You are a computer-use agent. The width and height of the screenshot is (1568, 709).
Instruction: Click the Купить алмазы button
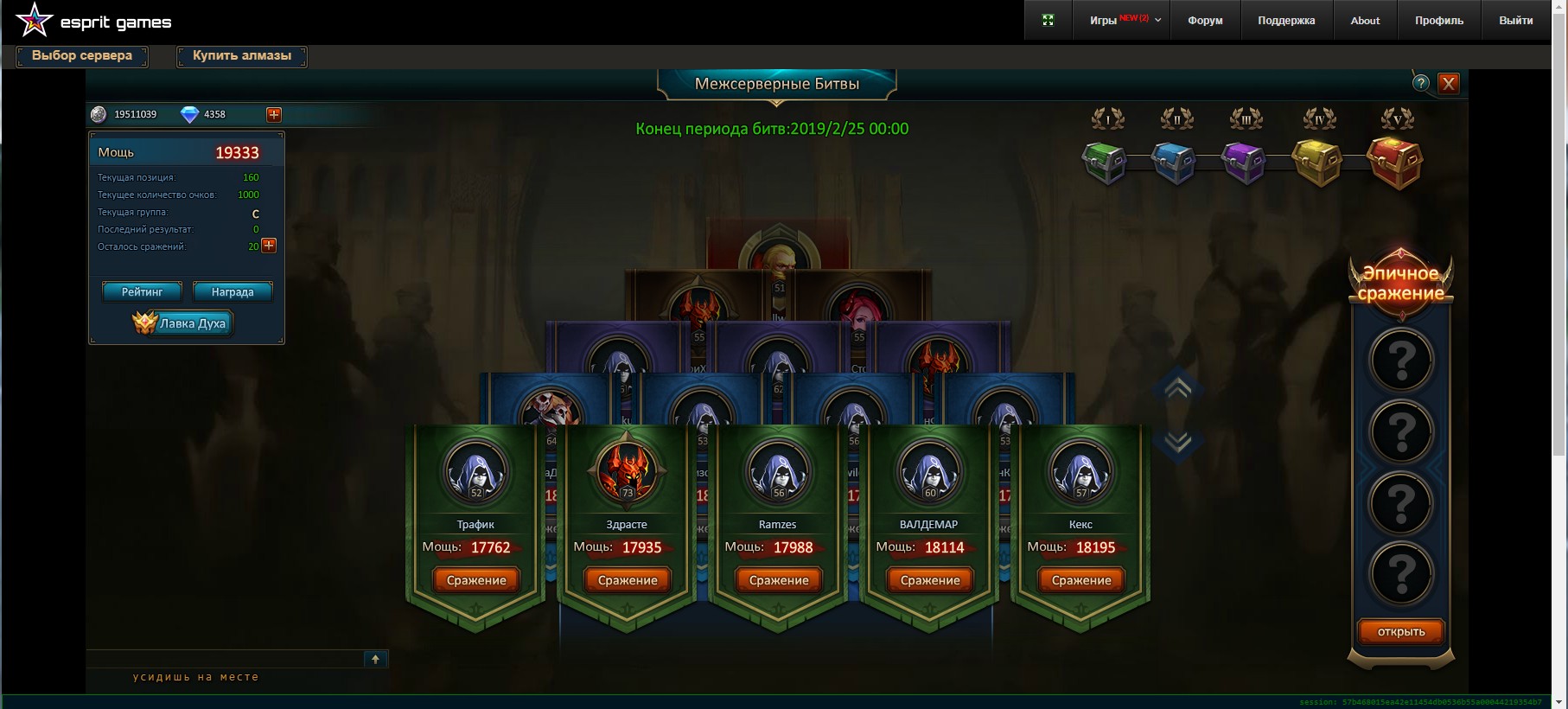click(x=242, y=56)
